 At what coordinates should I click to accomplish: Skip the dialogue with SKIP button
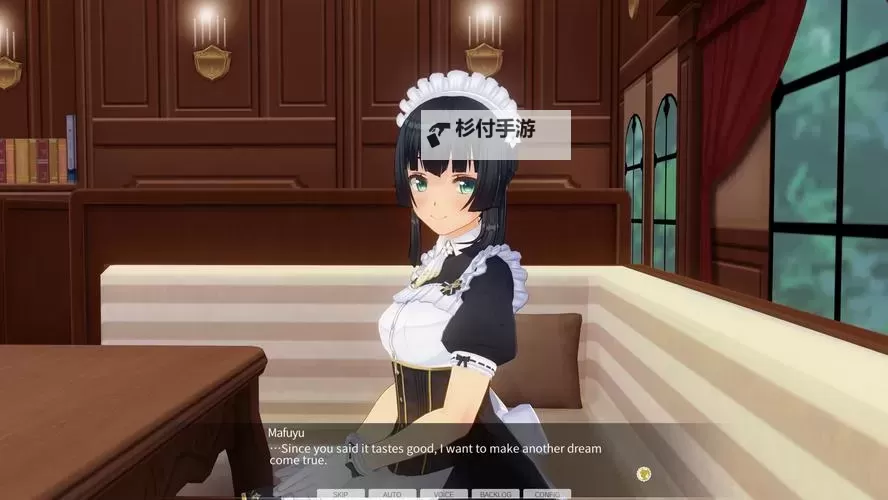(x=341, y=494)
